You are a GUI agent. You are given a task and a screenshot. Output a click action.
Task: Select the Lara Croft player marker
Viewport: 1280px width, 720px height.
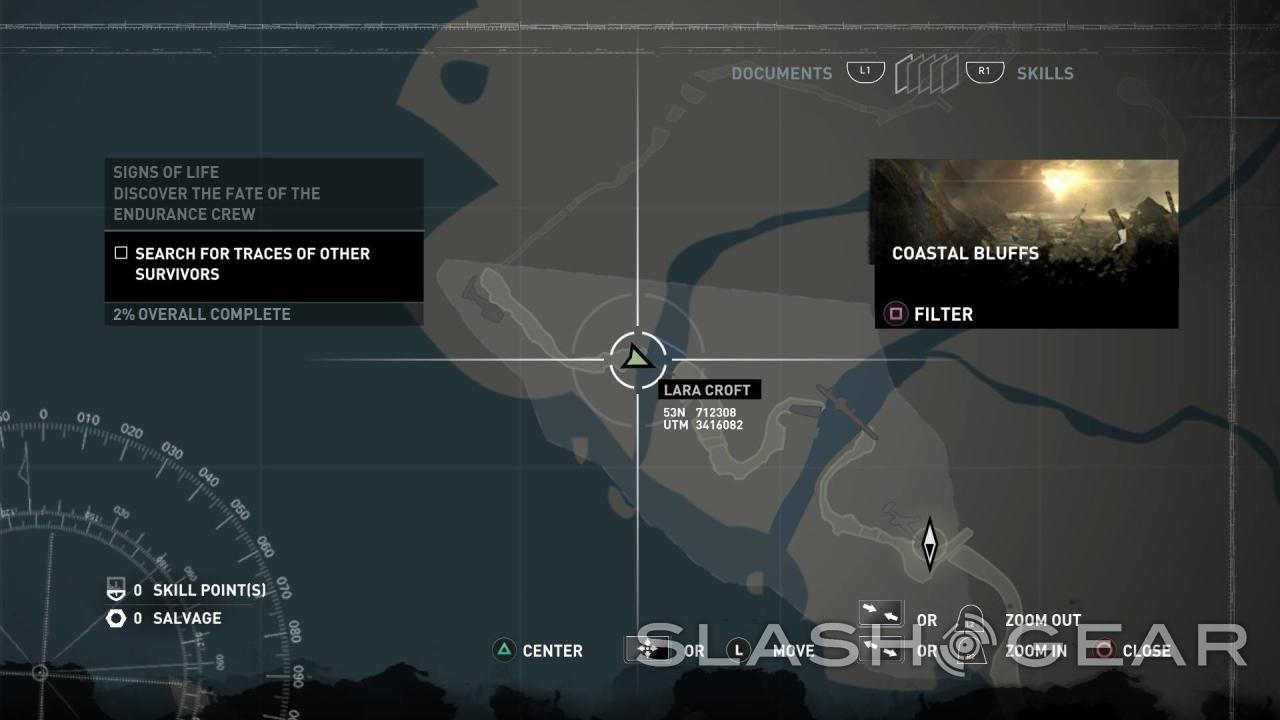pos(637,358)
